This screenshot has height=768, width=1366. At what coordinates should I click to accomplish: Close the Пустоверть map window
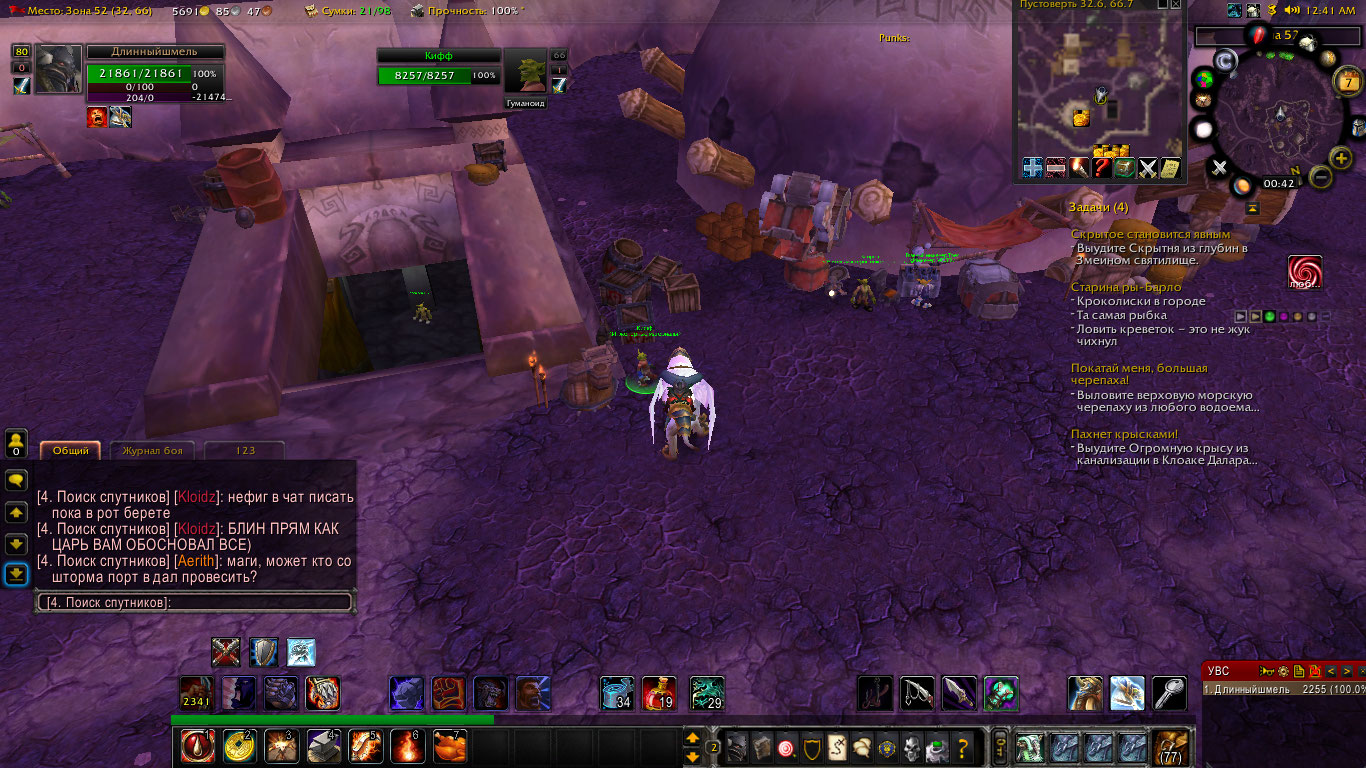tap(1176, 5)
